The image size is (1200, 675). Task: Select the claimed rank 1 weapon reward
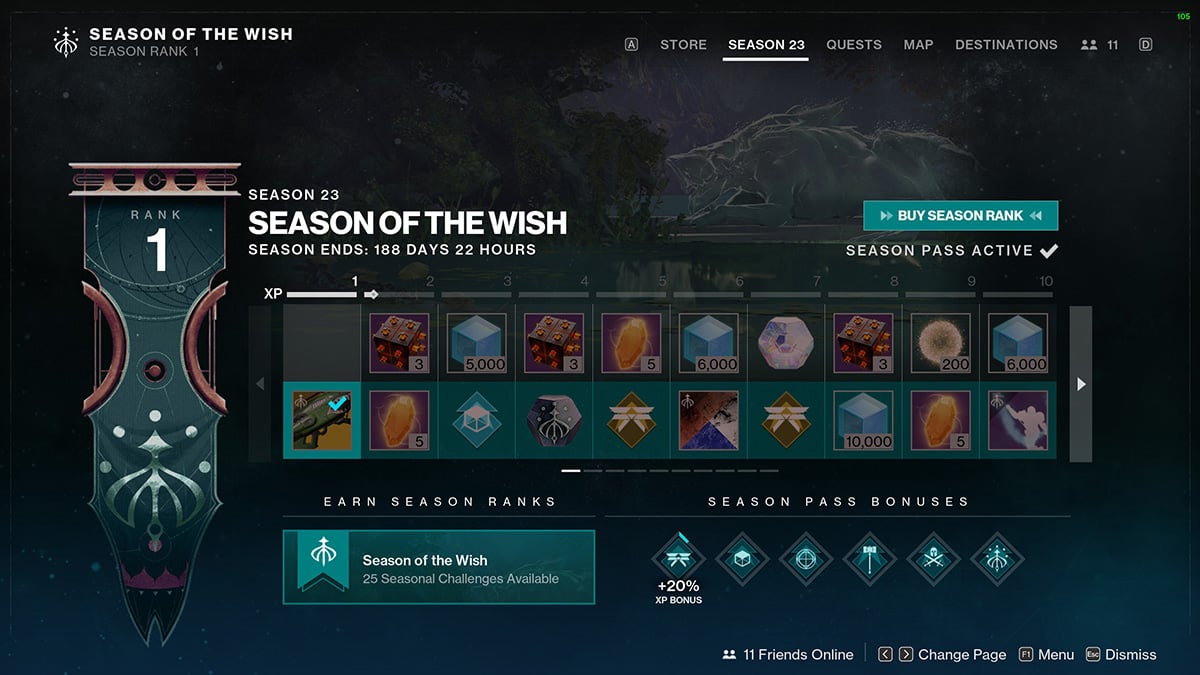coord(322,420)
